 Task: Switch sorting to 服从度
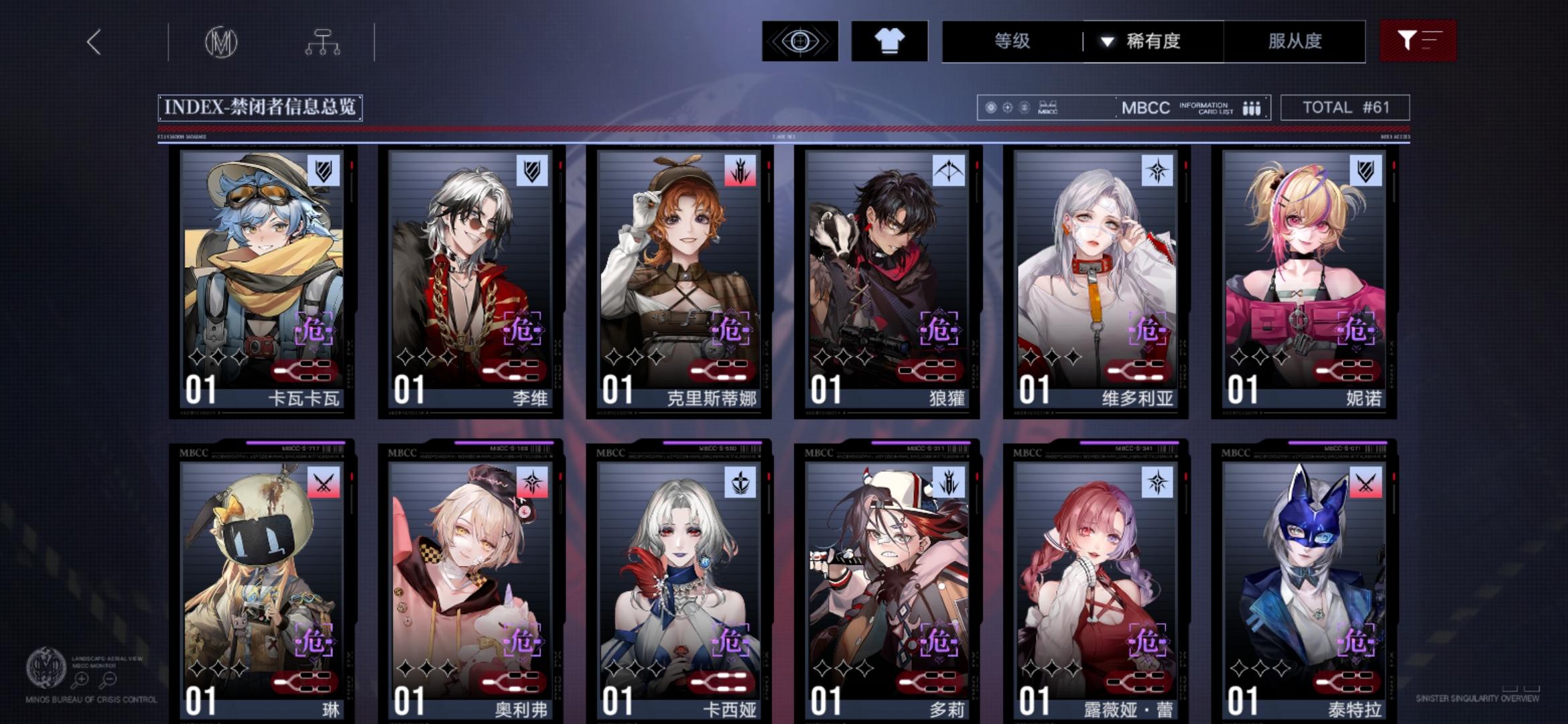coord(1299,42)
